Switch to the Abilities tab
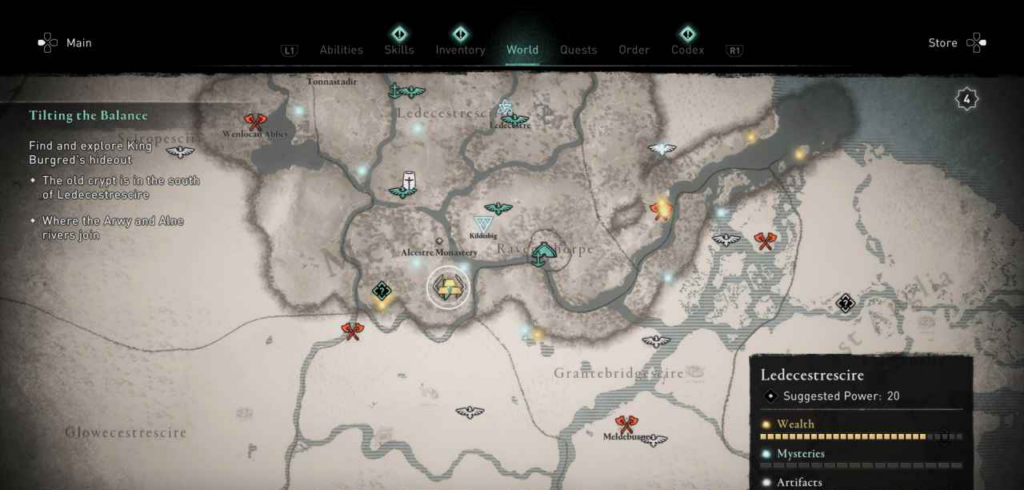 pos(341,50)
